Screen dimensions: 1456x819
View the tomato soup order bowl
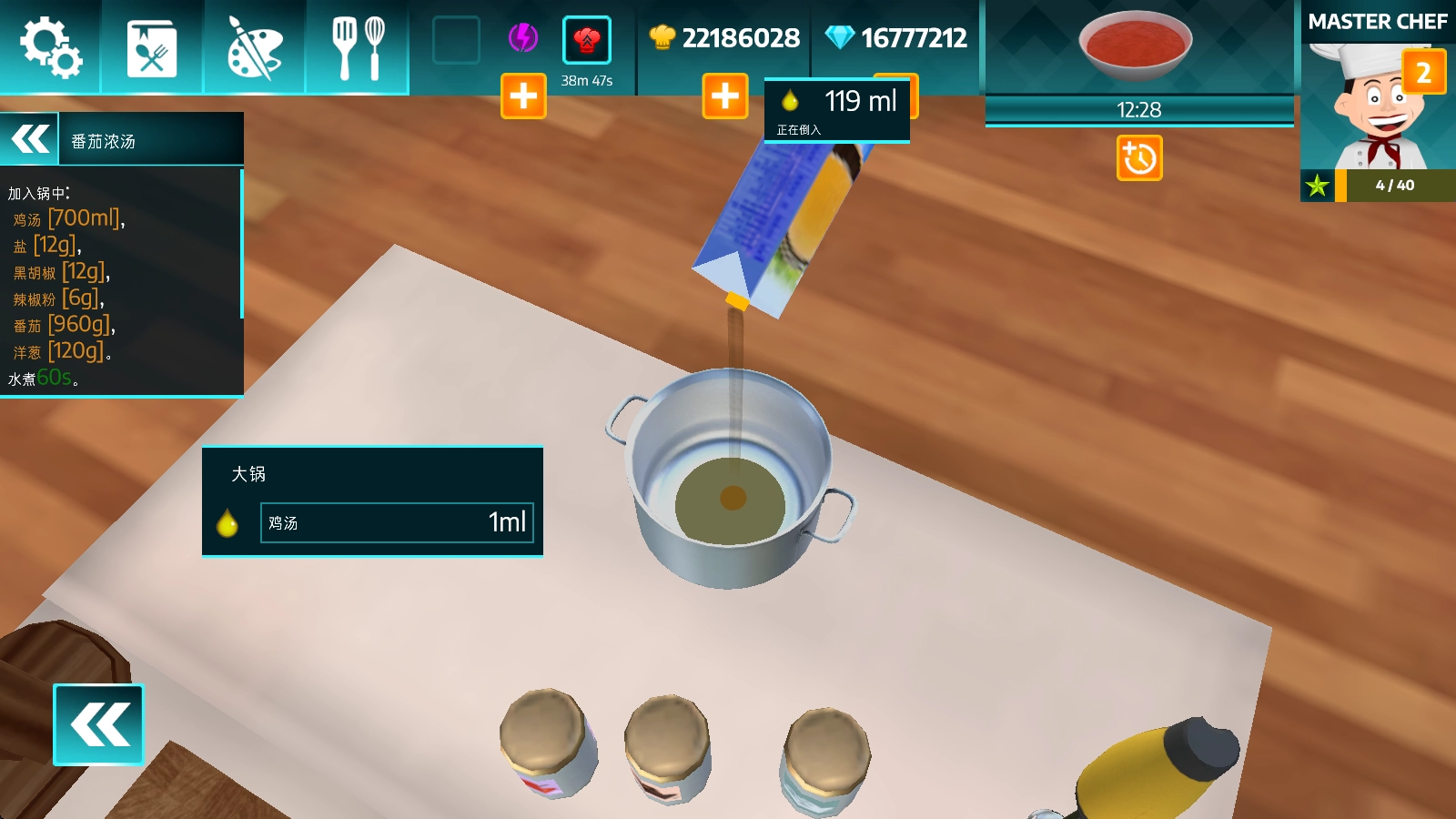click(1135, 45)
